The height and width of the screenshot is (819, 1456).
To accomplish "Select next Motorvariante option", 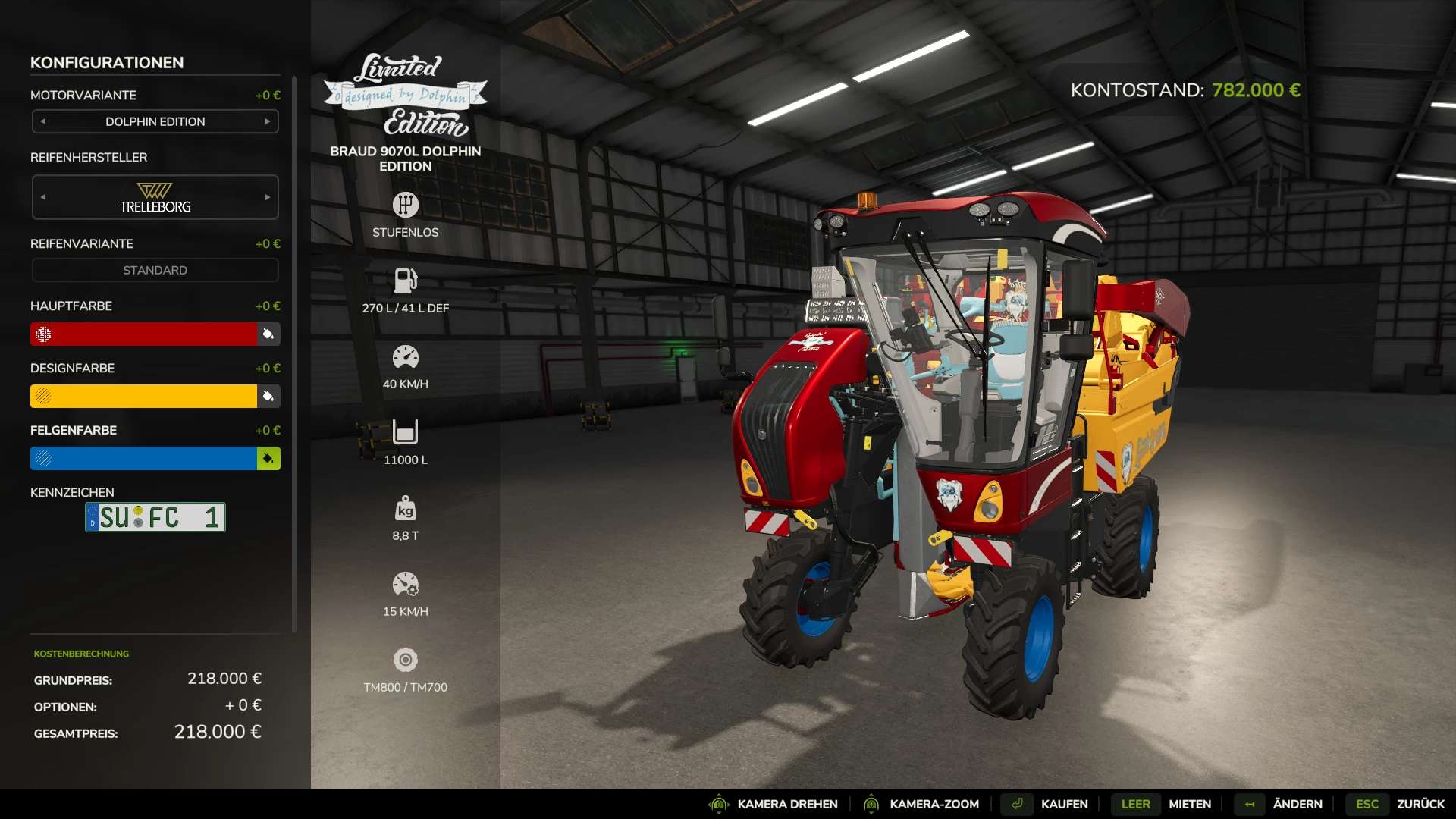I will (268, 121).
